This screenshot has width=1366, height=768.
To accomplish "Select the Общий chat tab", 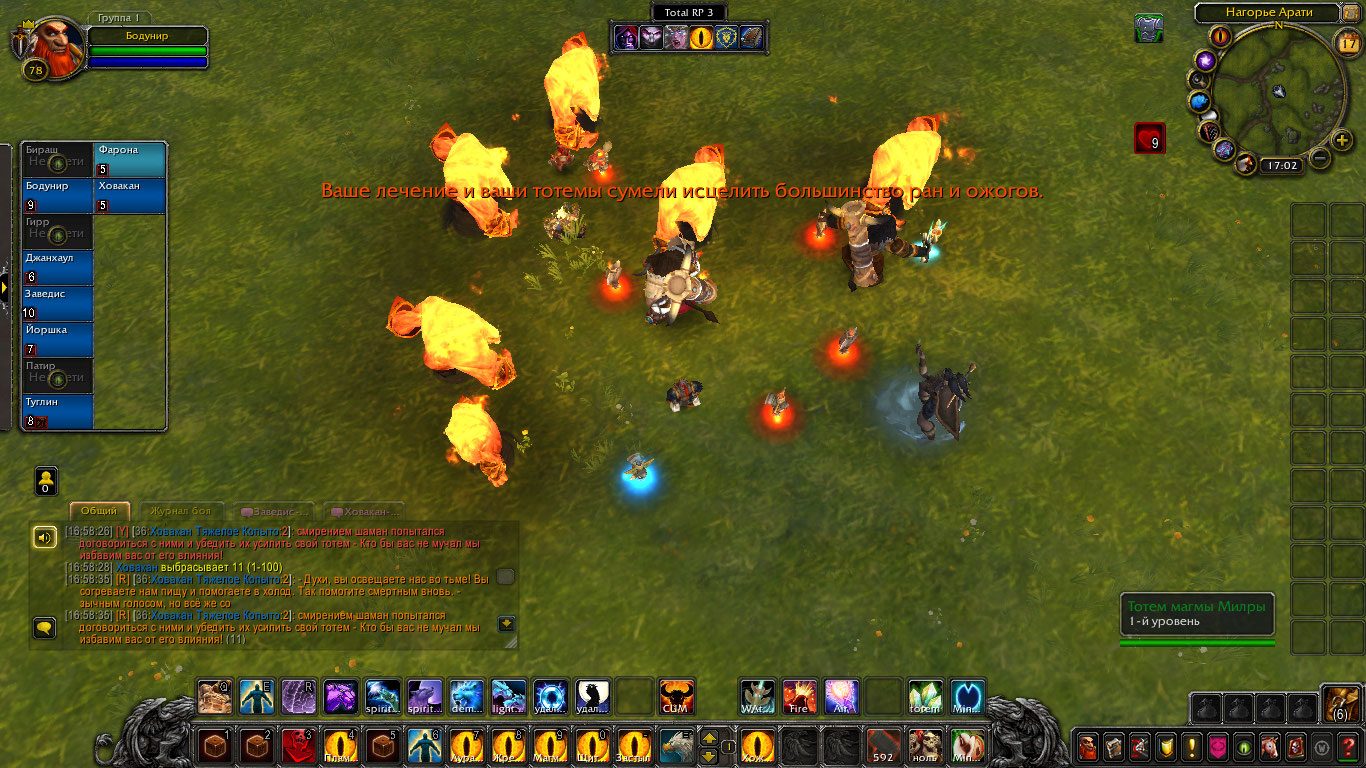I will click(99, 511).
